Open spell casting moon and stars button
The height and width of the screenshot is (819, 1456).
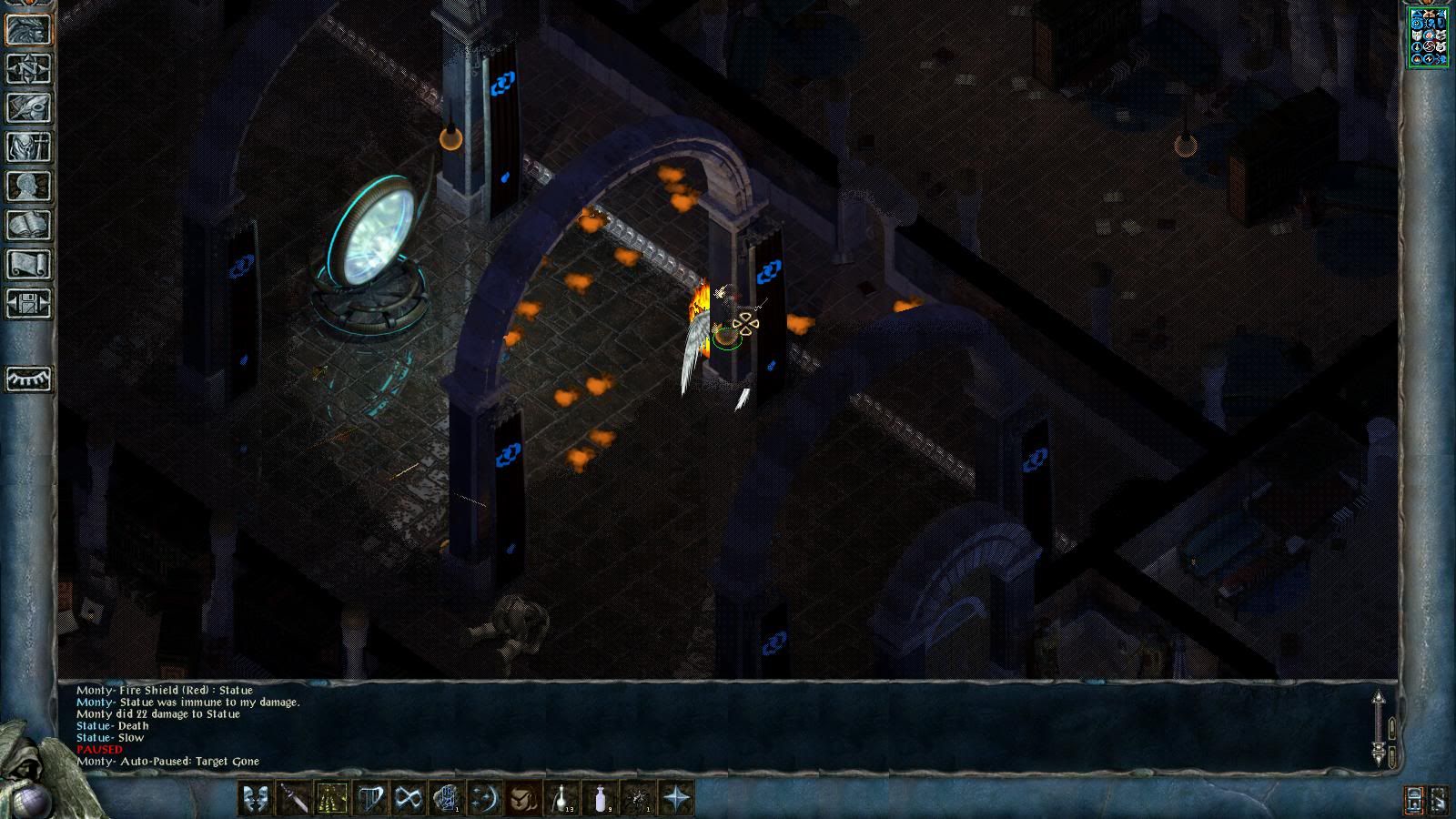pyautogui.click(x=484, y=799)
